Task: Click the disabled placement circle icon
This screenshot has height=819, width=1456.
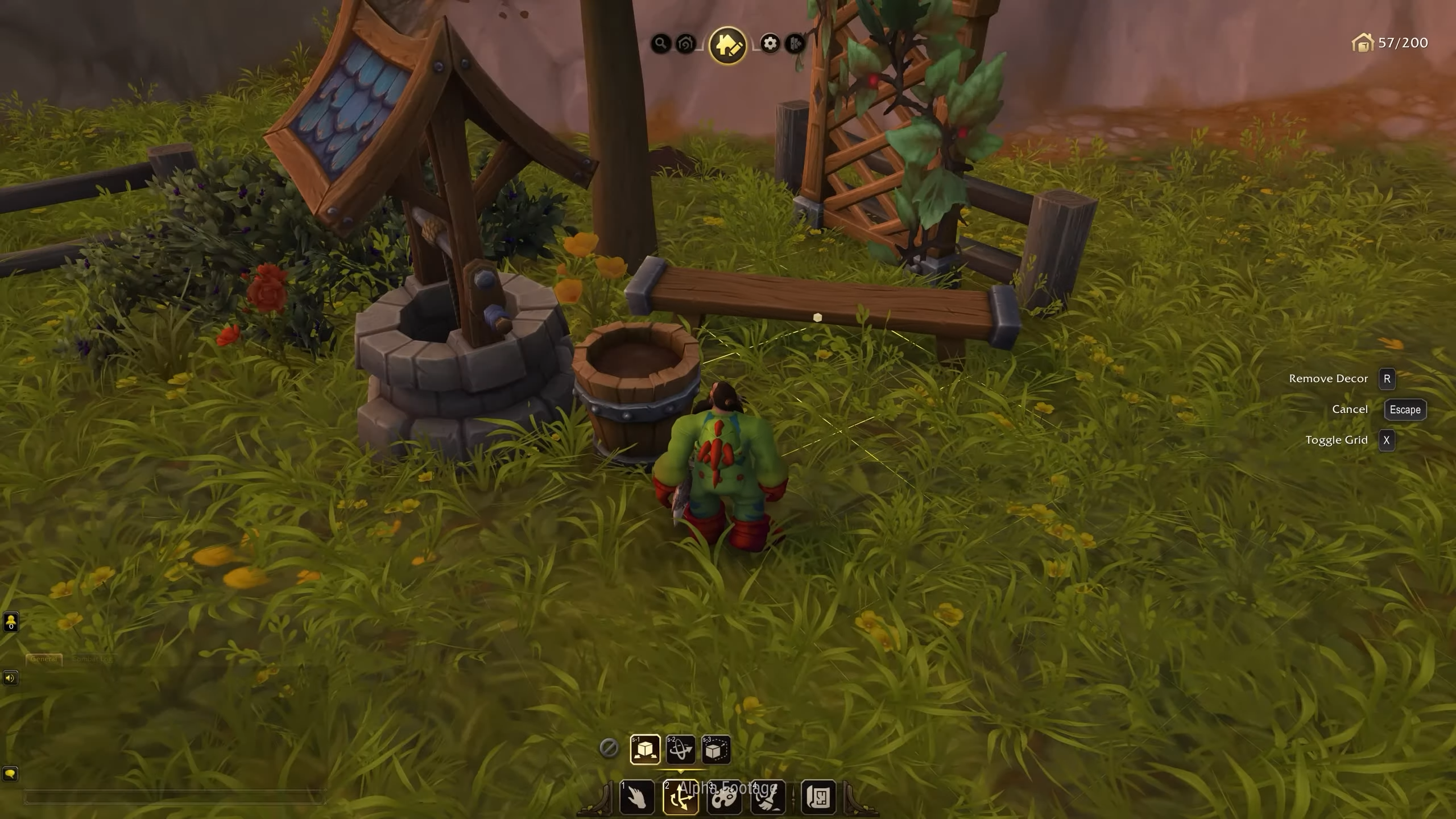Action: coord(610,749)
